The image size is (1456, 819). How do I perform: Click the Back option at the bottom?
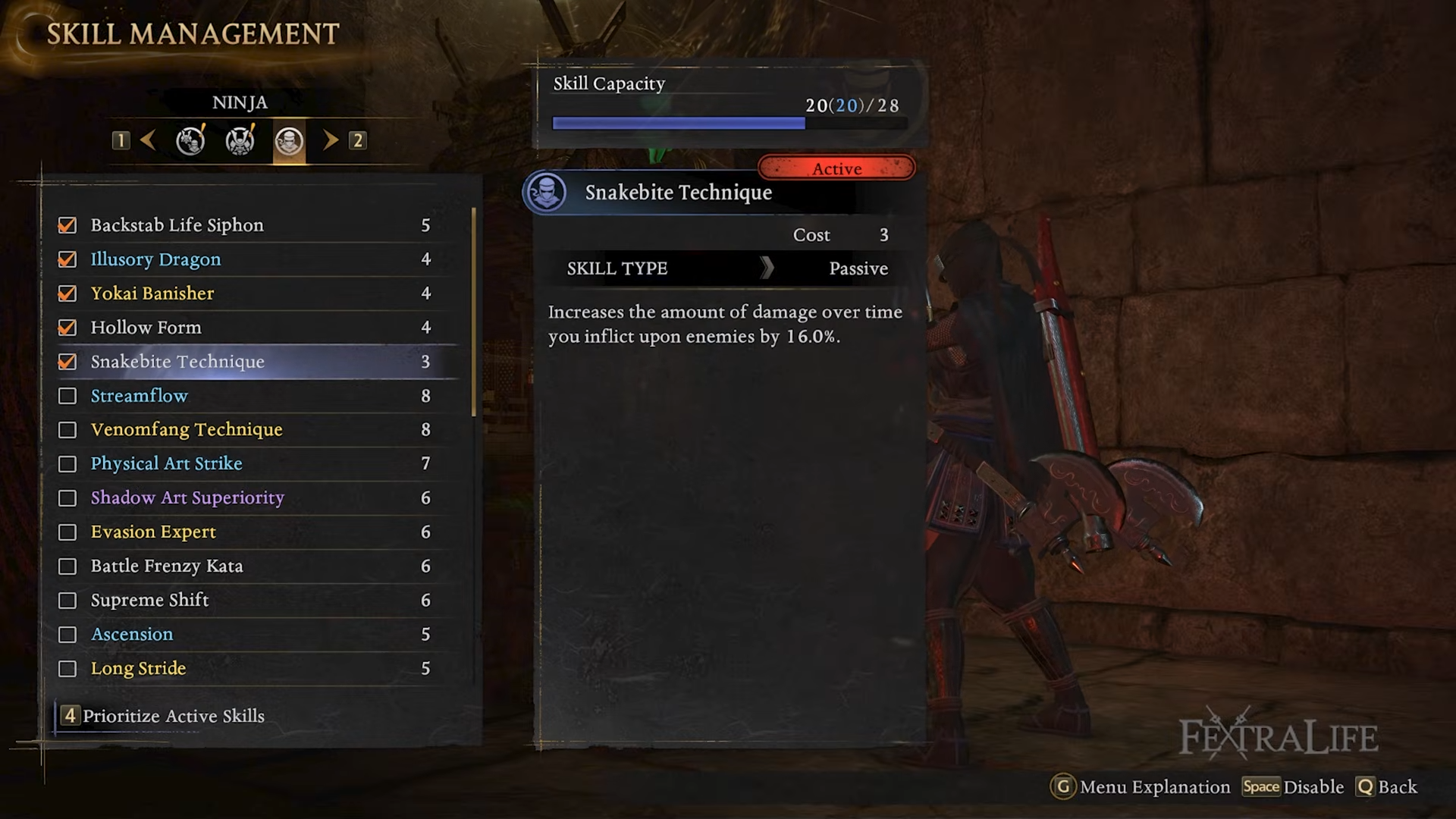(x=1387, y=787)
